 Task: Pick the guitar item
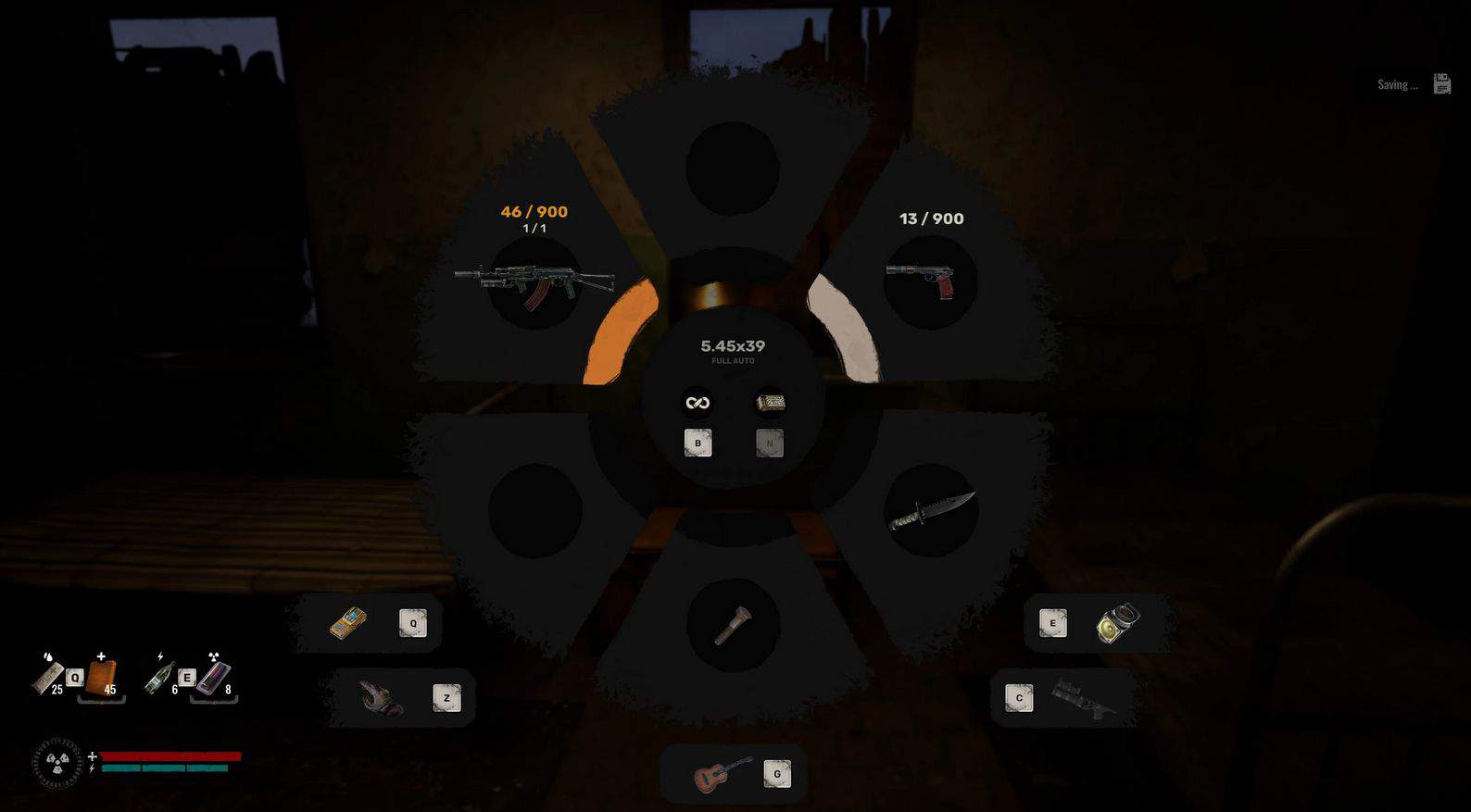pyautogui.click(x=723, y=773)
